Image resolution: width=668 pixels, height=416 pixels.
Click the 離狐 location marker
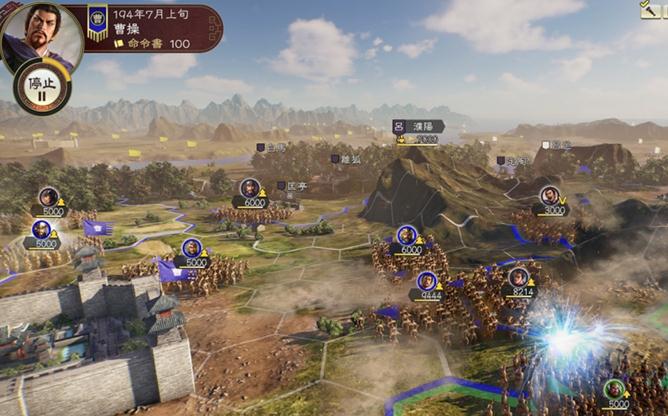tap(345, 158)
